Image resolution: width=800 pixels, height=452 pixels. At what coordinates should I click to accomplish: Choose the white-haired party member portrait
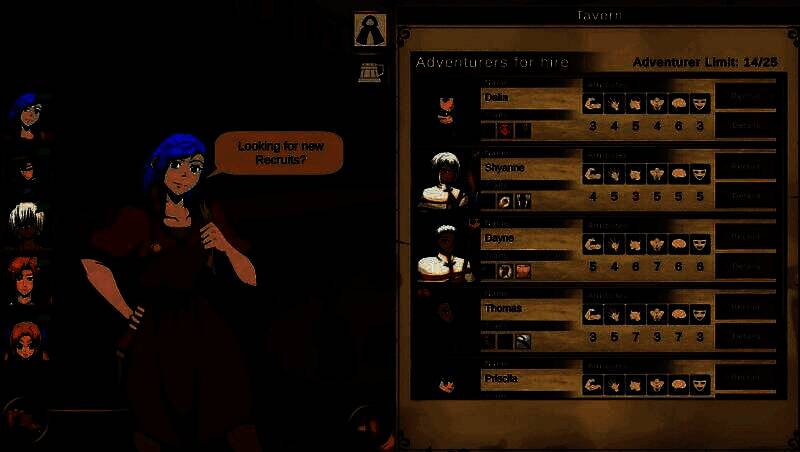tap(27, 224)
